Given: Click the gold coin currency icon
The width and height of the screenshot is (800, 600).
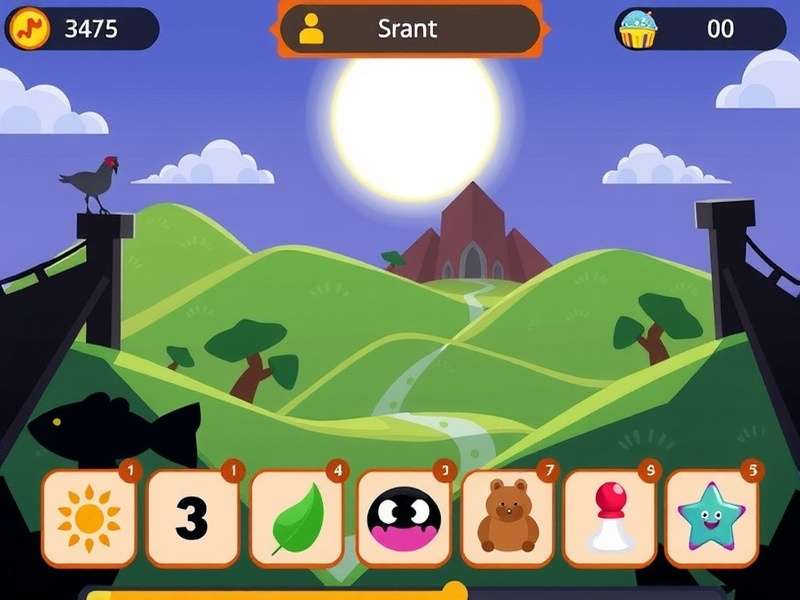Looking at the screenshot, I should click(x=29, y=29).
